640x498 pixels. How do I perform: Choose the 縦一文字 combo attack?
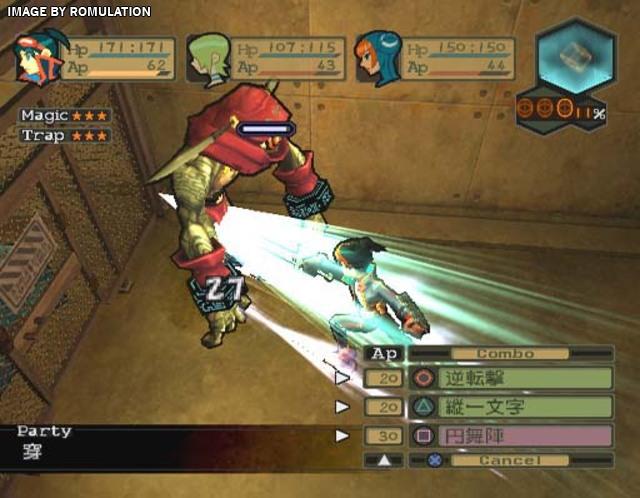click(525, 407)
